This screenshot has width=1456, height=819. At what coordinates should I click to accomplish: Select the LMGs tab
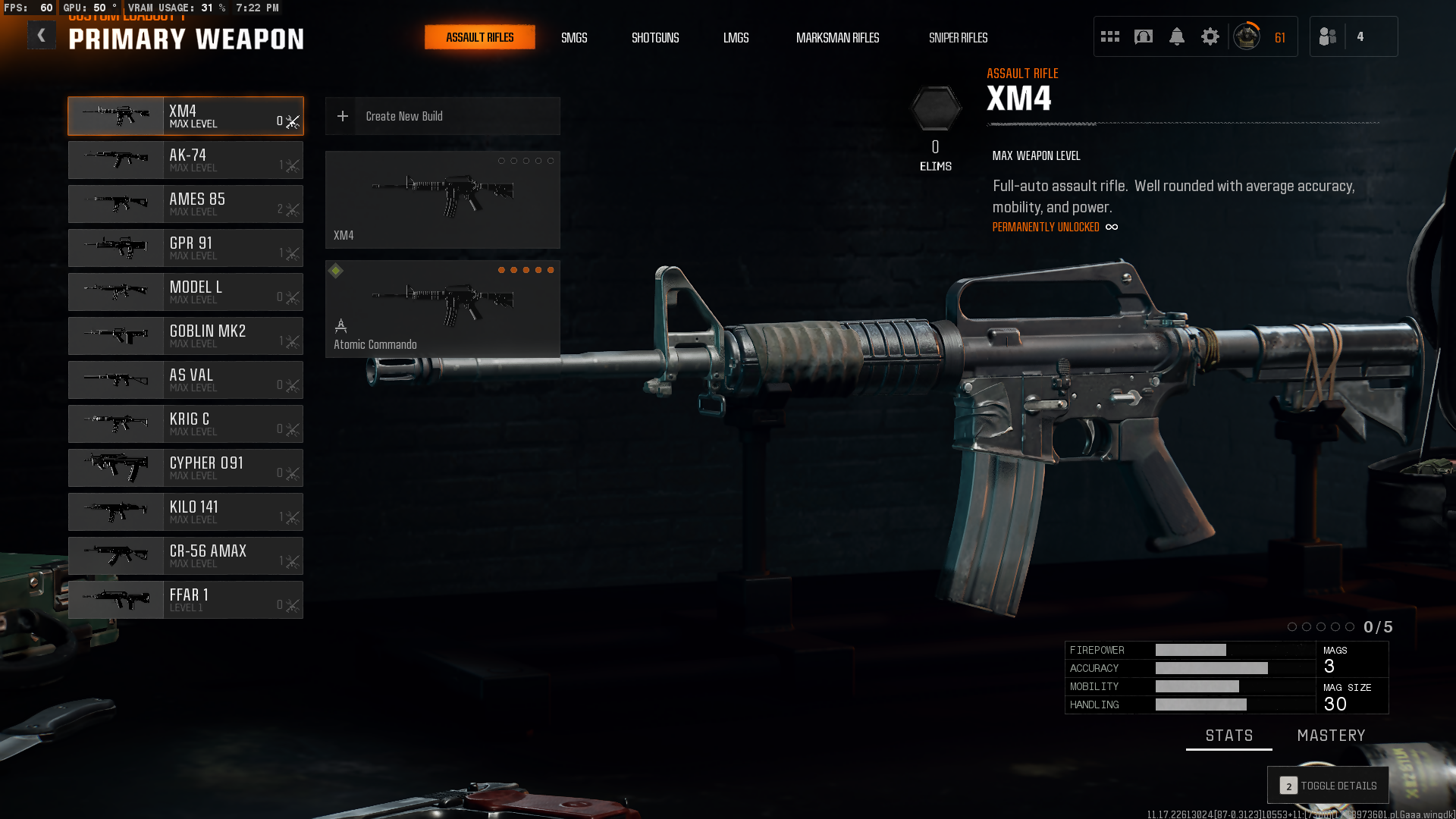coord(736,37)
